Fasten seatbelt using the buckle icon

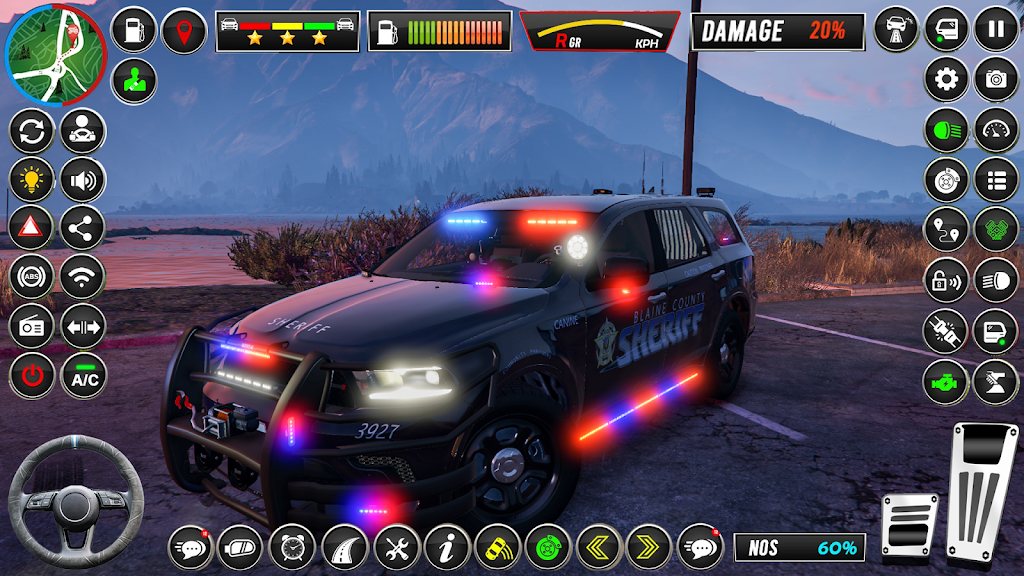[x=945, y=332]
